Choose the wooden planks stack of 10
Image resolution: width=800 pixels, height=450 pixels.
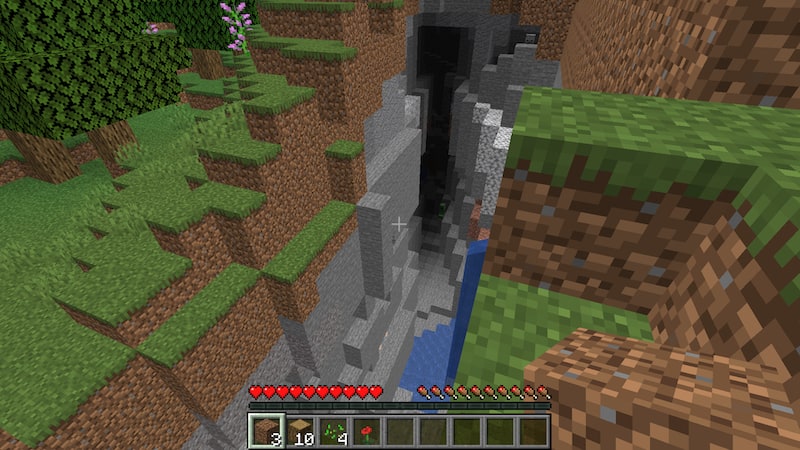299,431
